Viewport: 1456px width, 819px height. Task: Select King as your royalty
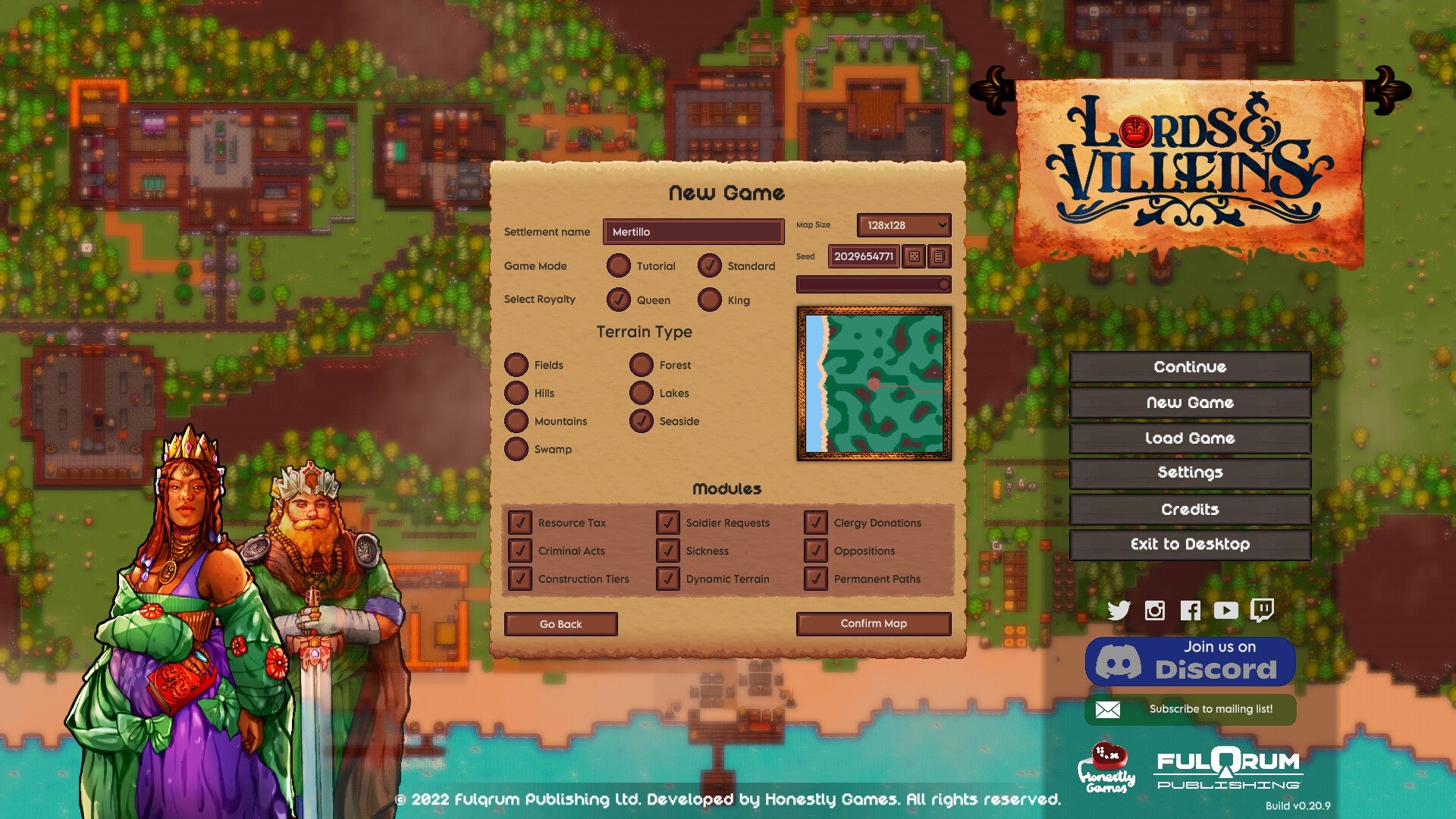708,300
